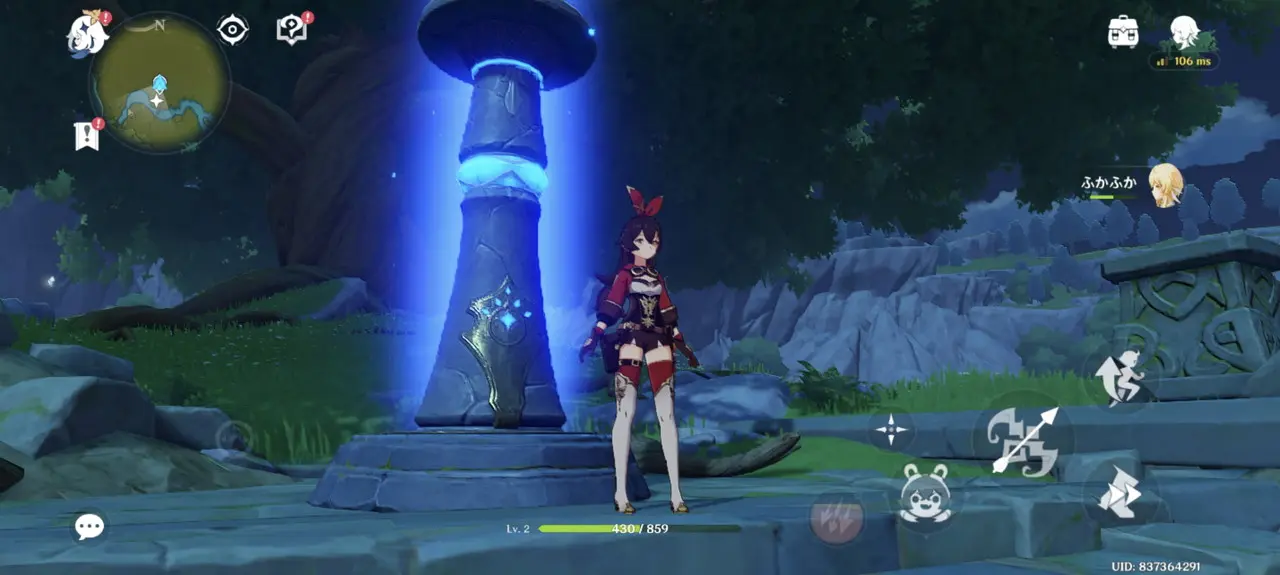Open the circular minimap
The width and height of the screenshot is (1280, 575).
click(x=160, y=83)
